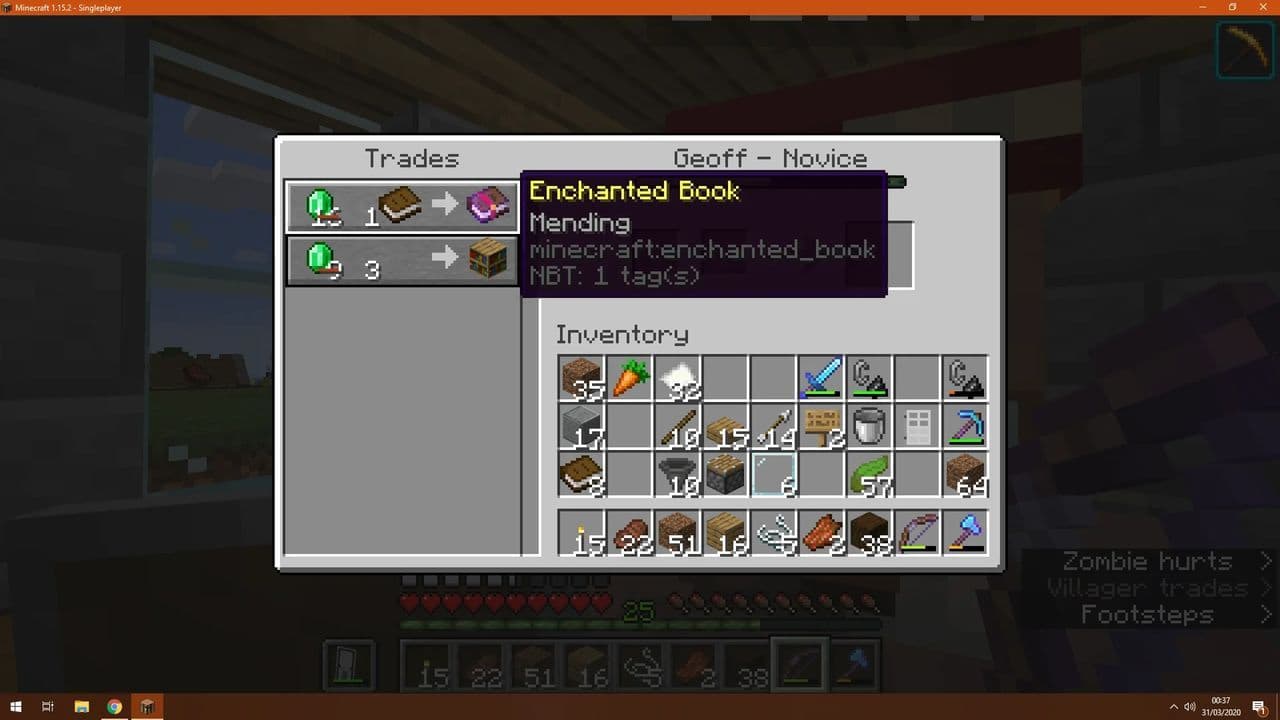Select the stack of 57 kelp
Viewport: 1280px width, 720px height.
click(x=869, y=475)
